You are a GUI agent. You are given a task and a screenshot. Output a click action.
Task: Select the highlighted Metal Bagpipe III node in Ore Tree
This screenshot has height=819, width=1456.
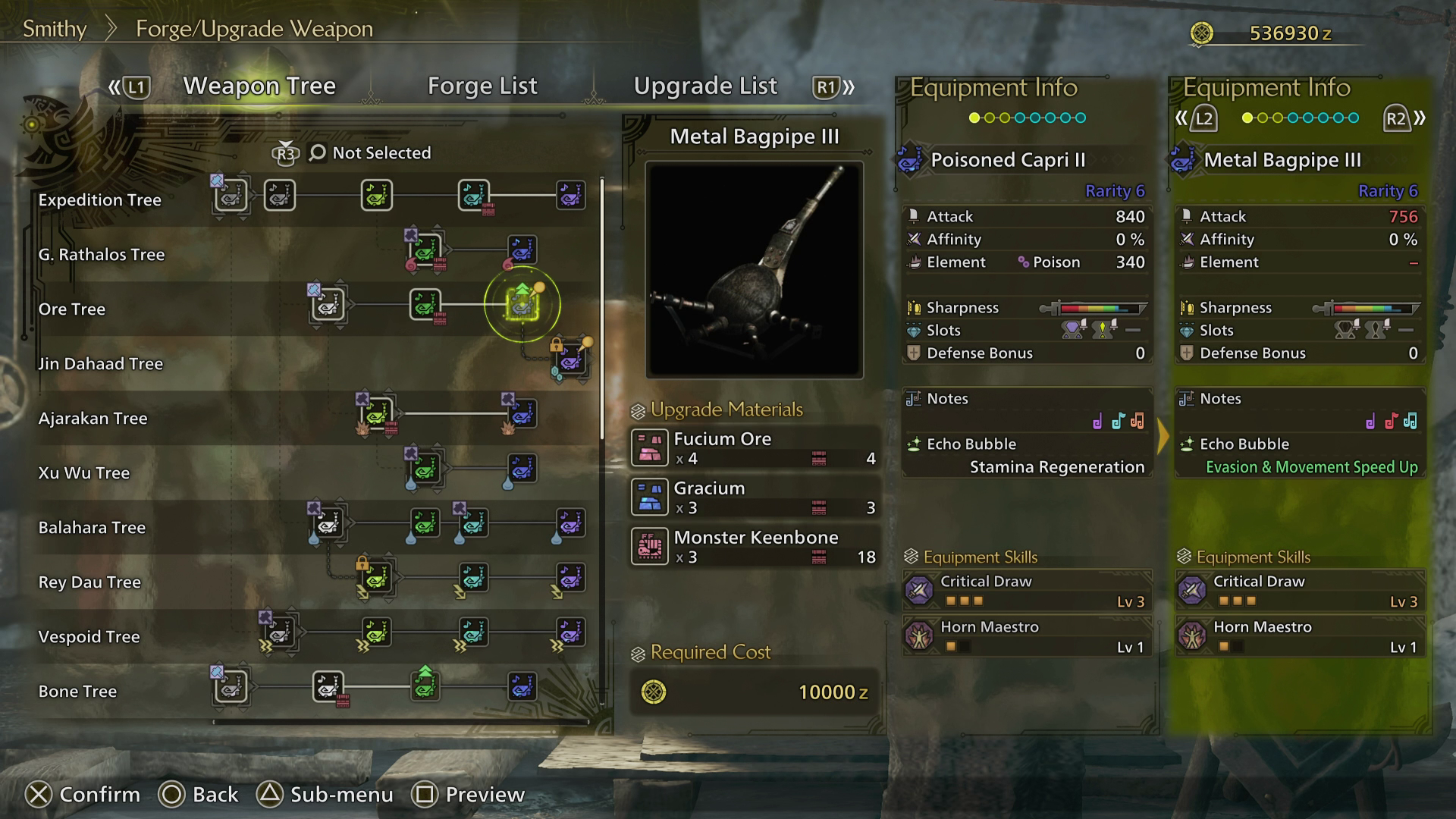pos(522,303)
